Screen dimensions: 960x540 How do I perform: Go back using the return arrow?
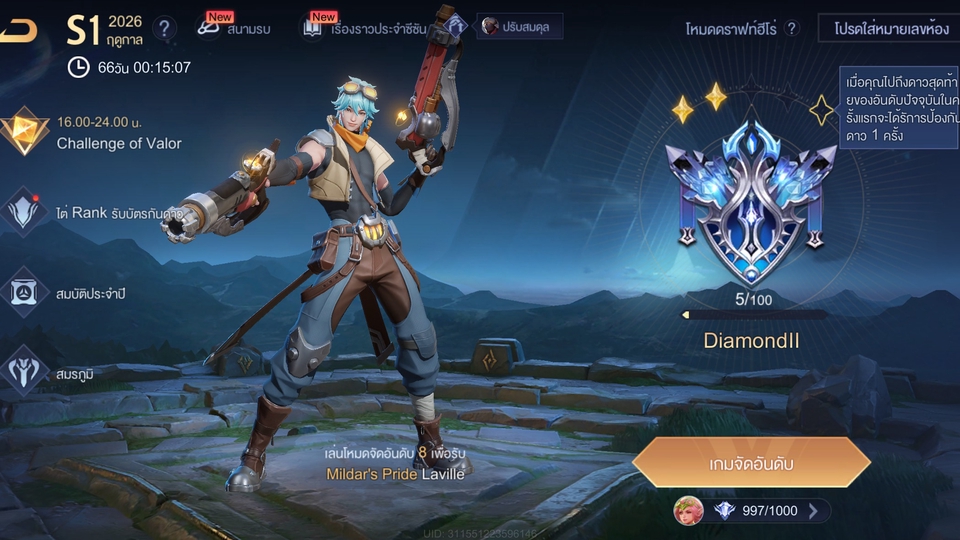[18, 30]
